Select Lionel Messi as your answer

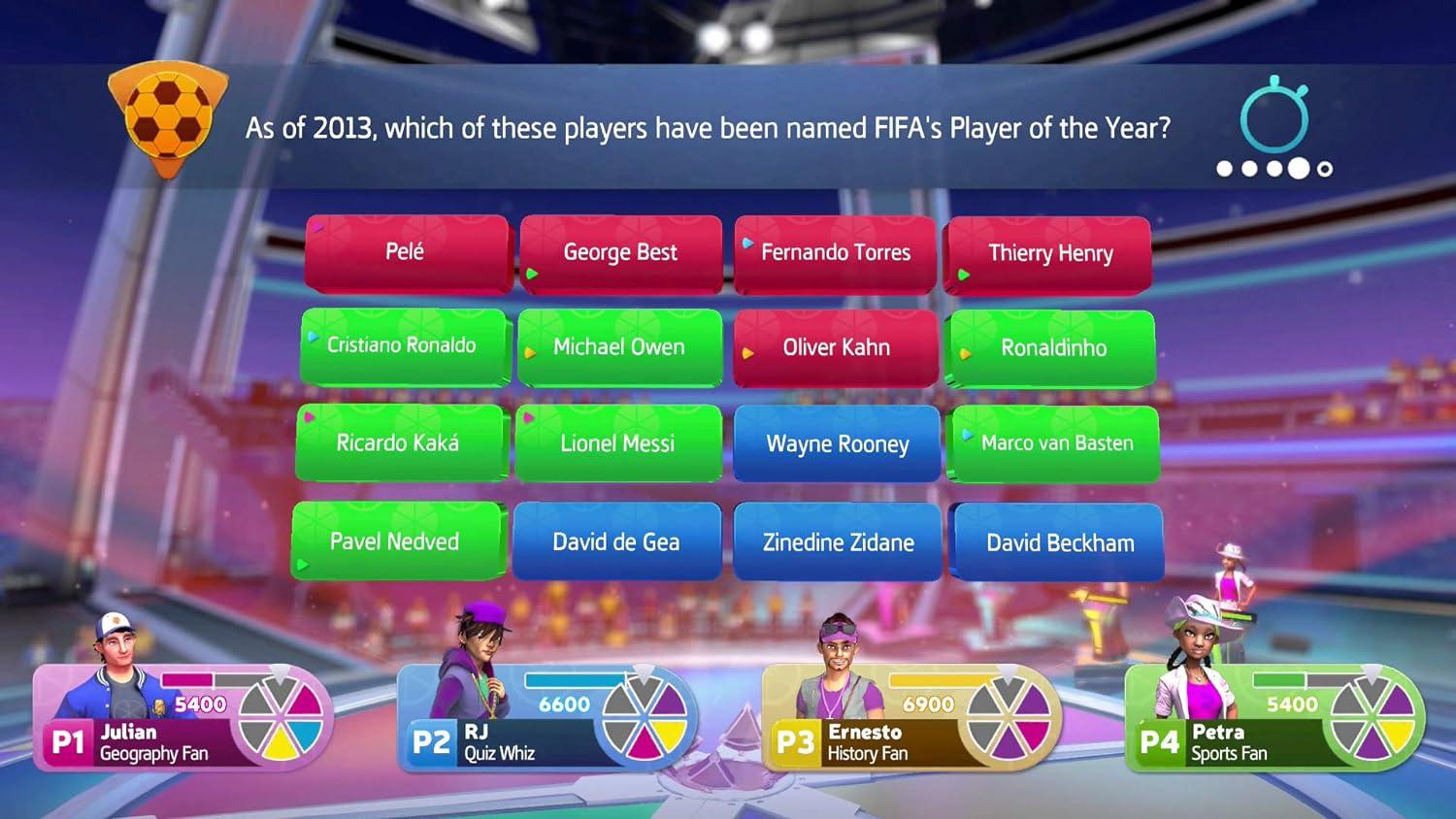617,443
